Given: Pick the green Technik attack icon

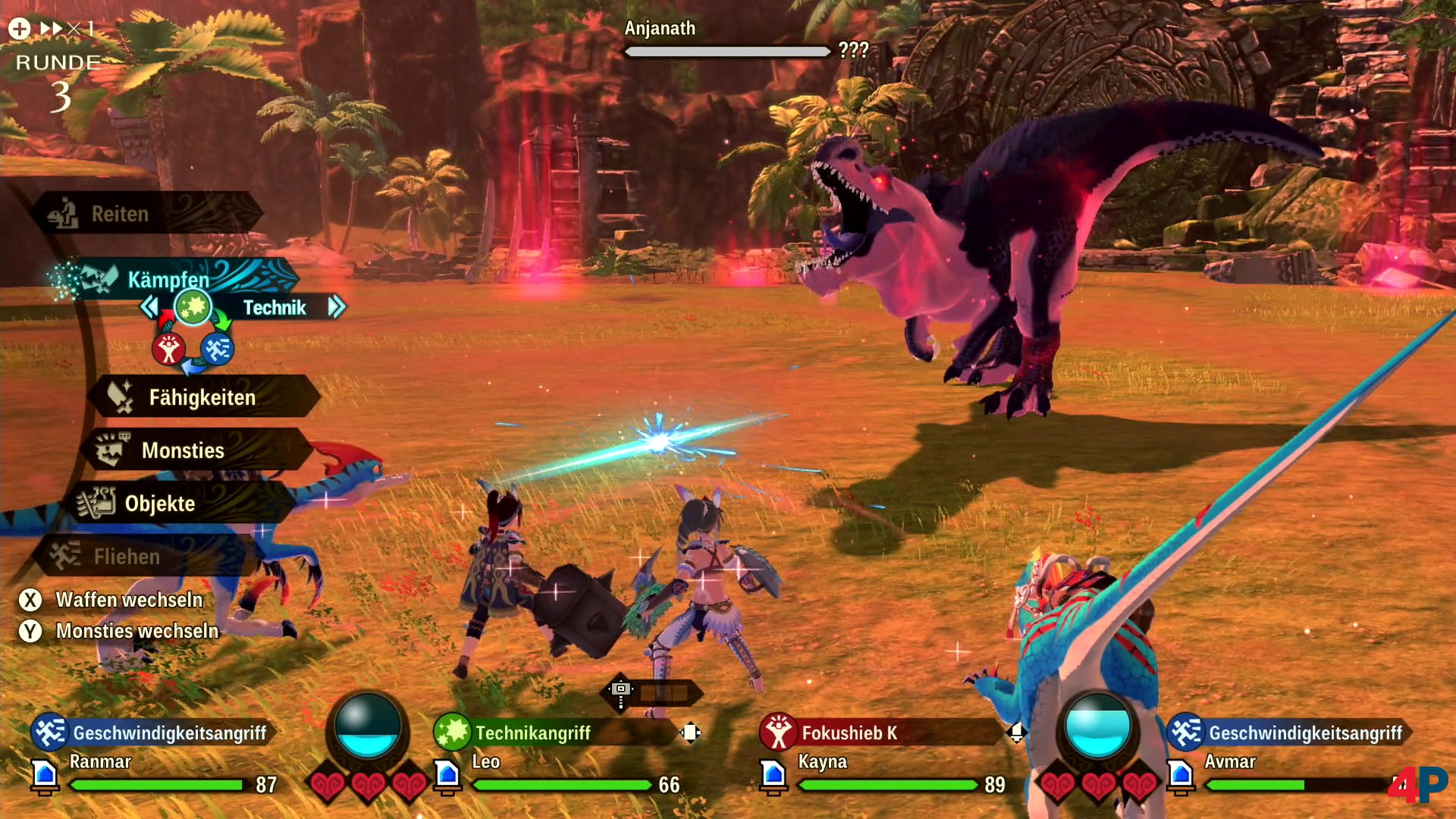Looking at the screenshot, I should [x=193, y=307].
